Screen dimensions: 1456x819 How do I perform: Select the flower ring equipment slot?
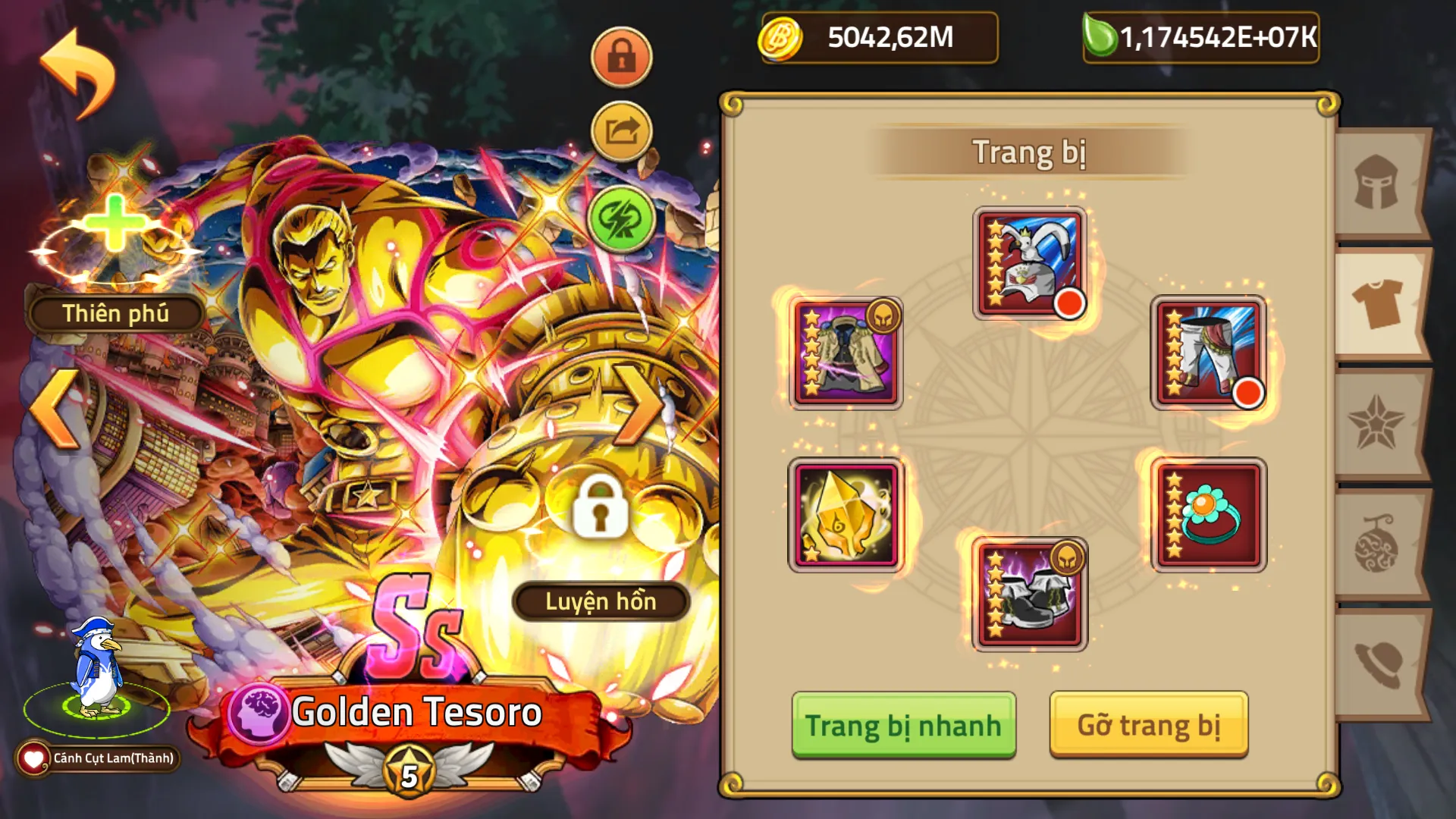tap(1210, 516)
